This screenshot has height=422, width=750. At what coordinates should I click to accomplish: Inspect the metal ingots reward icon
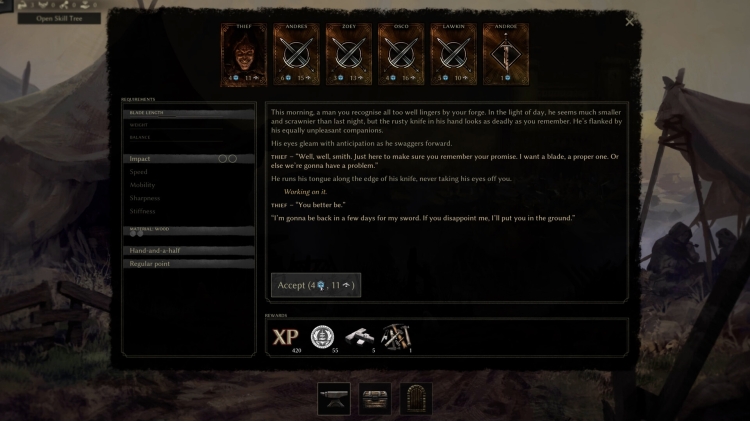coord(359,338)
